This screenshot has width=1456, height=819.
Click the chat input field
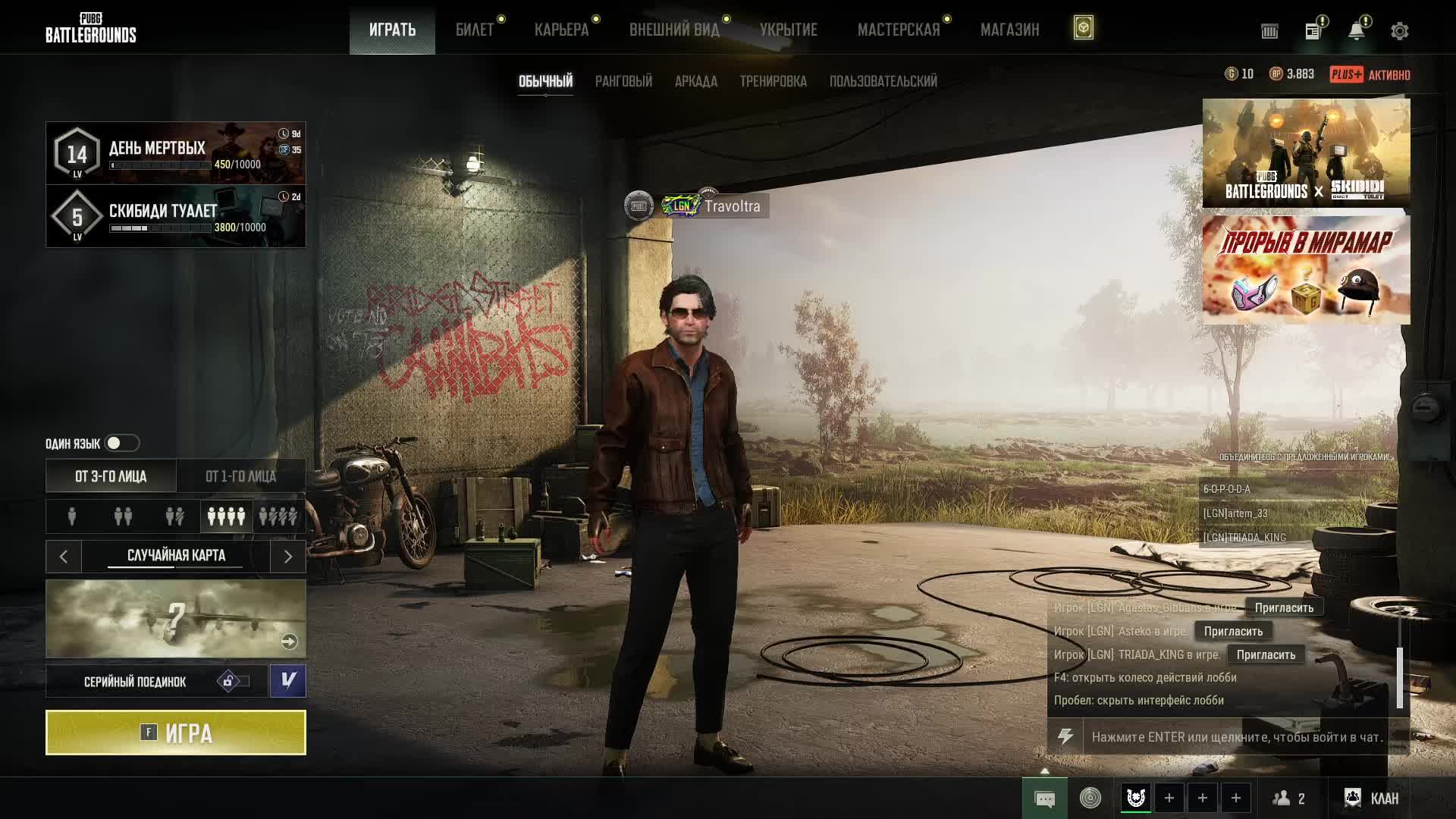click(x=1237, y=737)
